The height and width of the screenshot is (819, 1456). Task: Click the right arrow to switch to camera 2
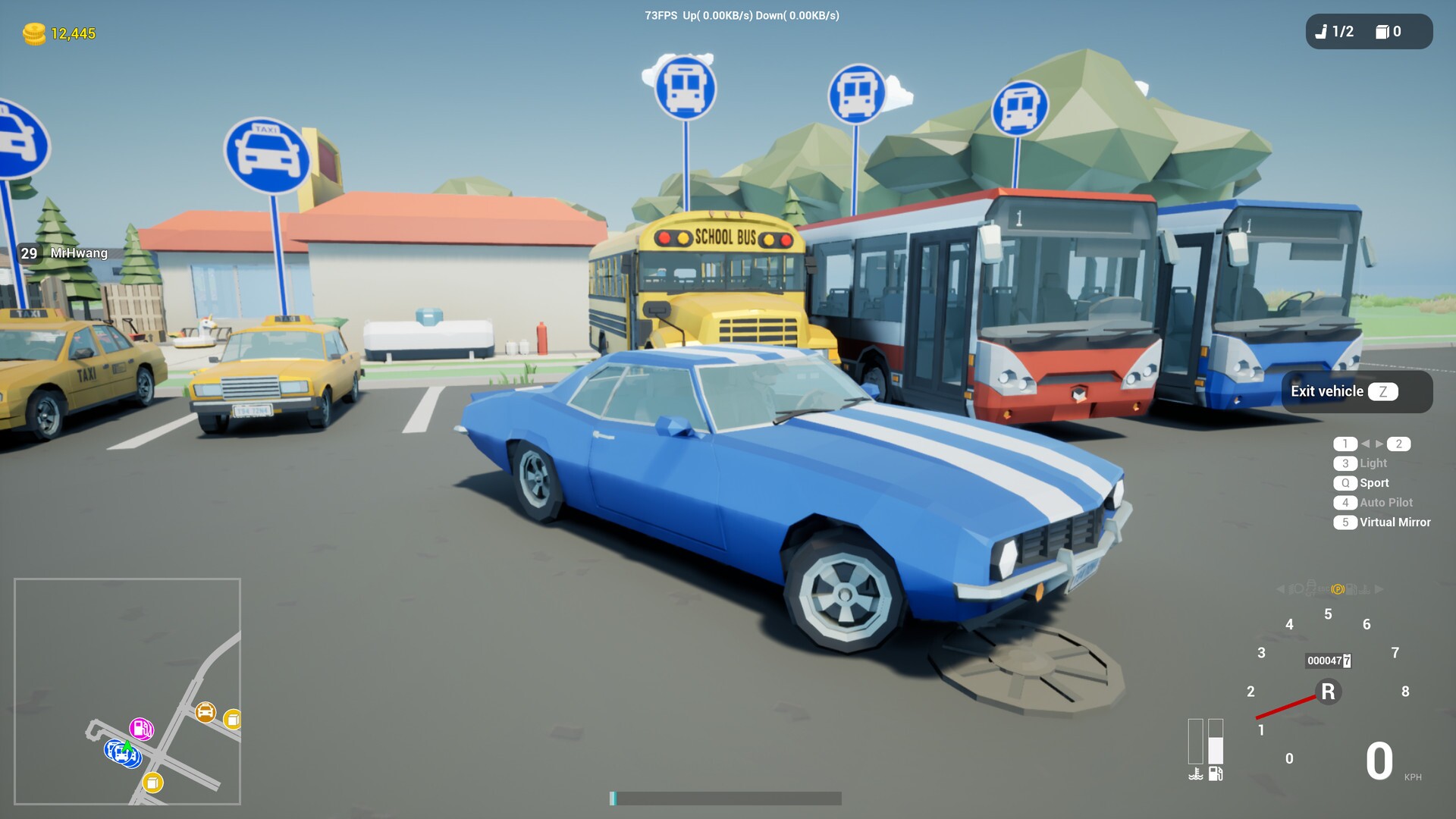1381,444
